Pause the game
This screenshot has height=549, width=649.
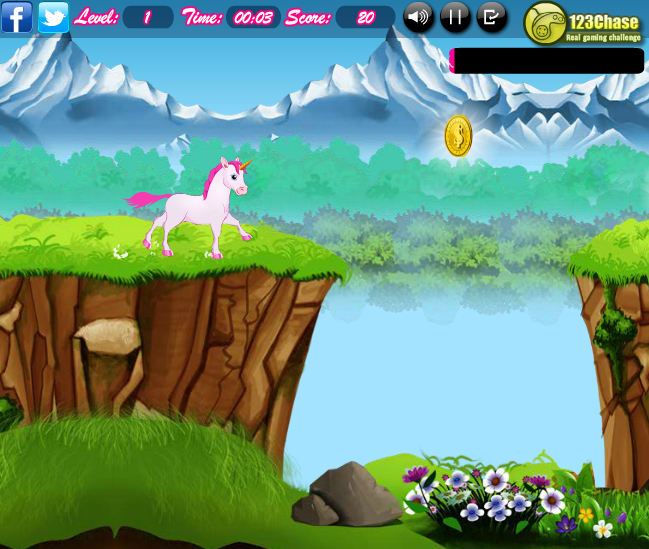coord(455,17)
